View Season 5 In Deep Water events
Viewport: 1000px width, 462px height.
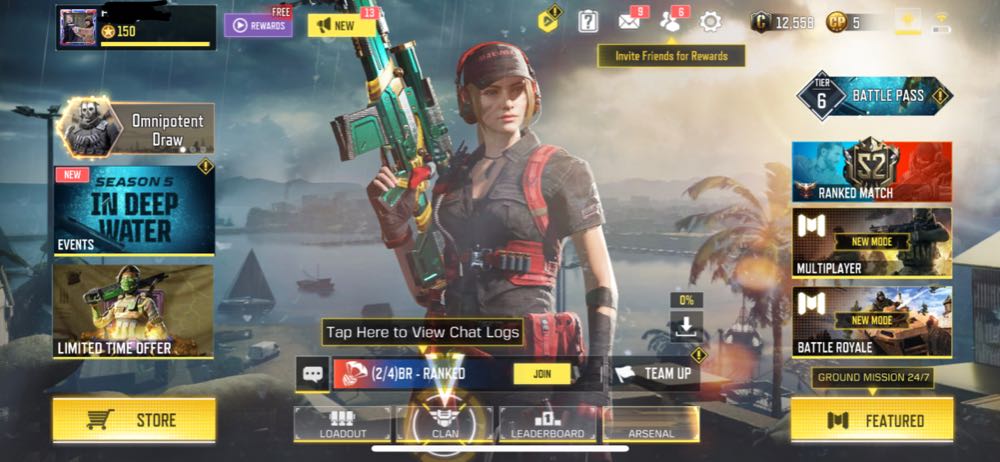pyautogui.click(x=133, y=210)
